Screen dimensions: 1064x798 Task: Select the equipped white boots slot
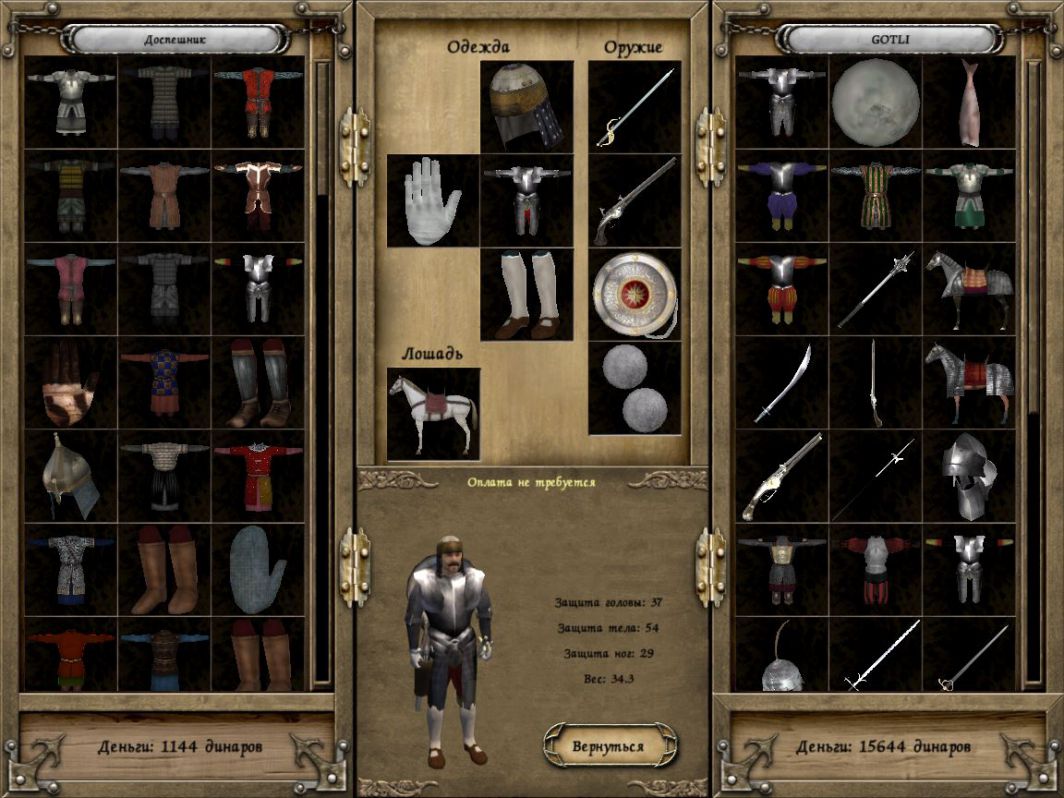(527, 294)
